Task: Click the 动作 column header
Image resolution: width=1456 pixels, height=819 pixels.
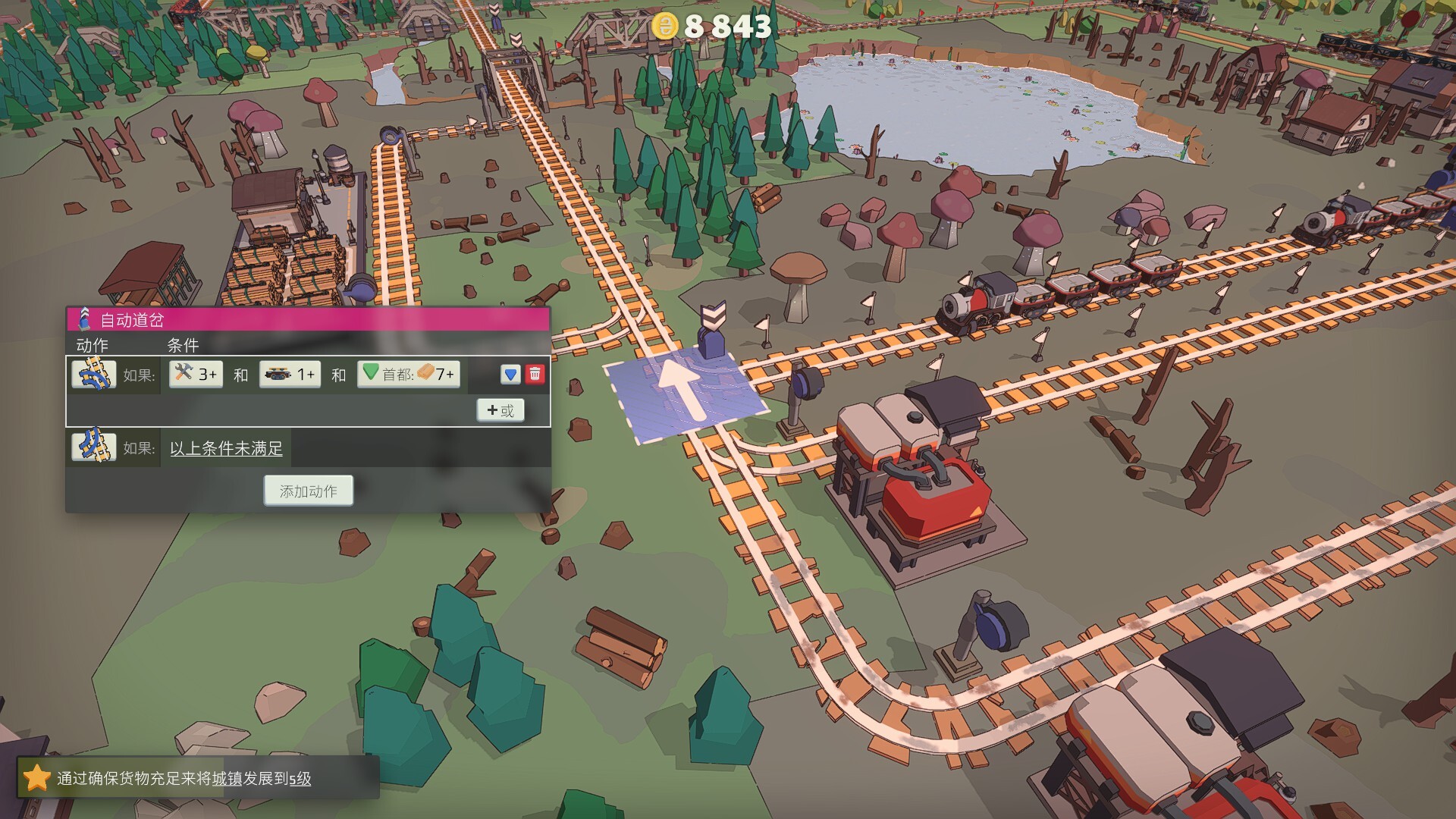Action: 92,346
